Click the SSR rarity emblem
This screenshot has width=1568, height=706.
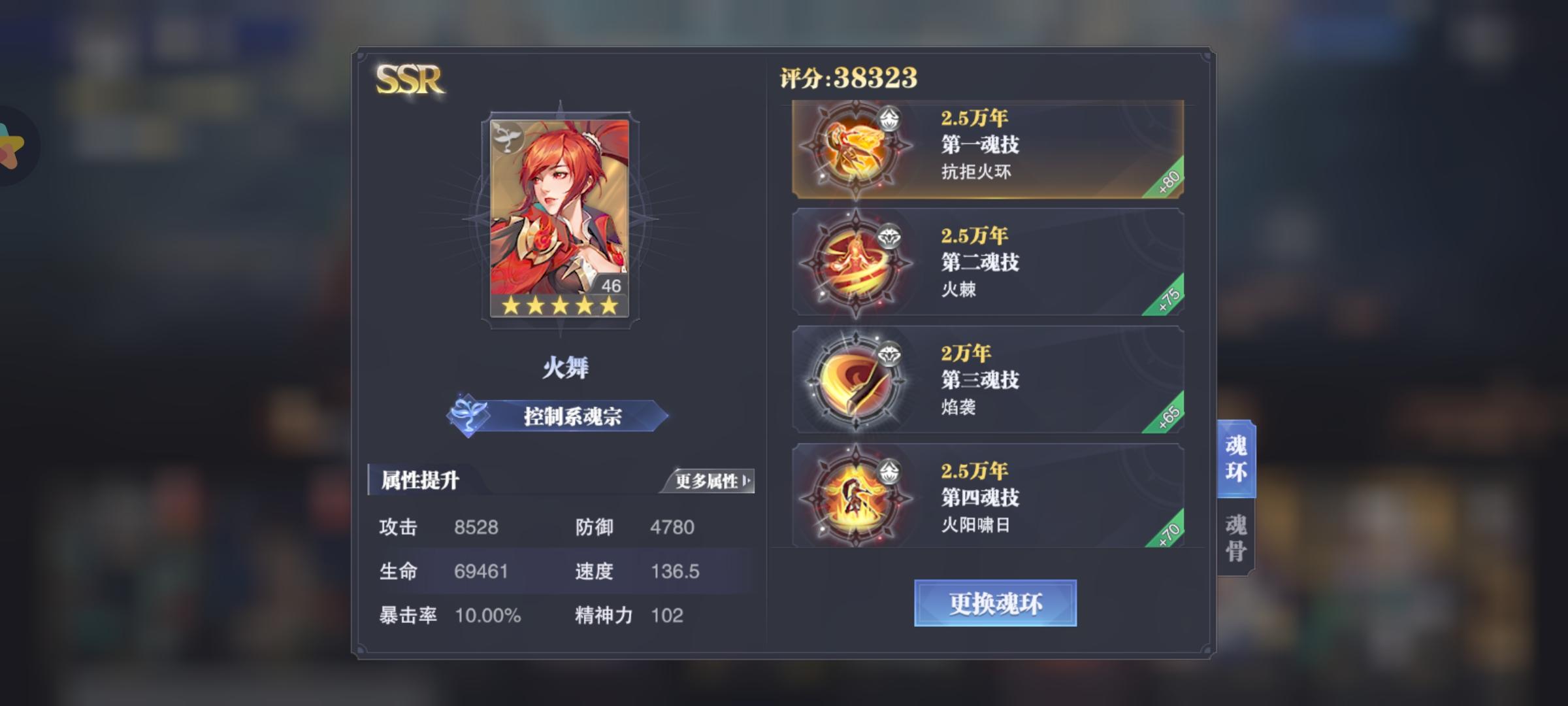[408, 78]
